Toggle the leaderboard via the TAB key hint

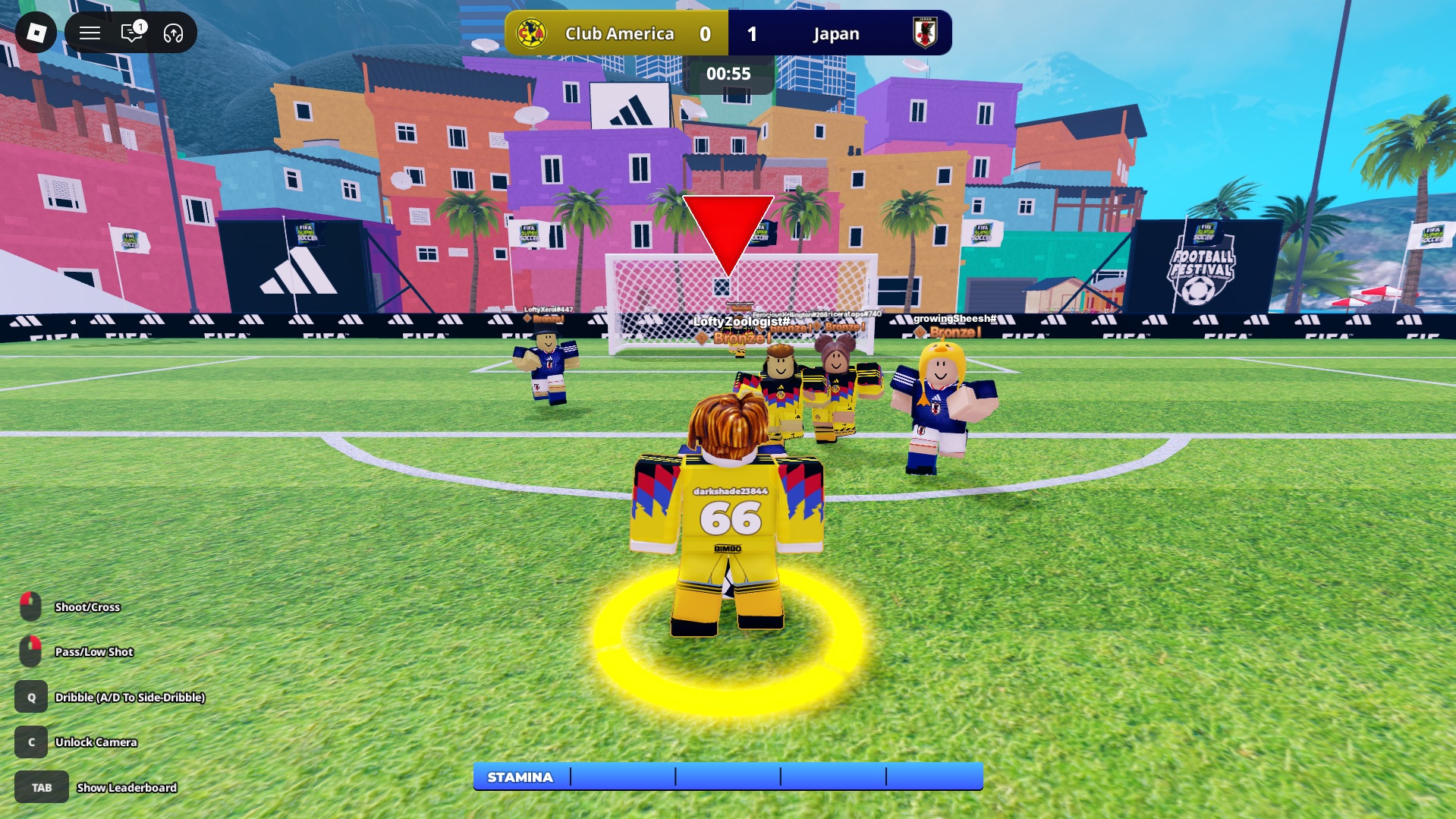[x=41, y=787]
